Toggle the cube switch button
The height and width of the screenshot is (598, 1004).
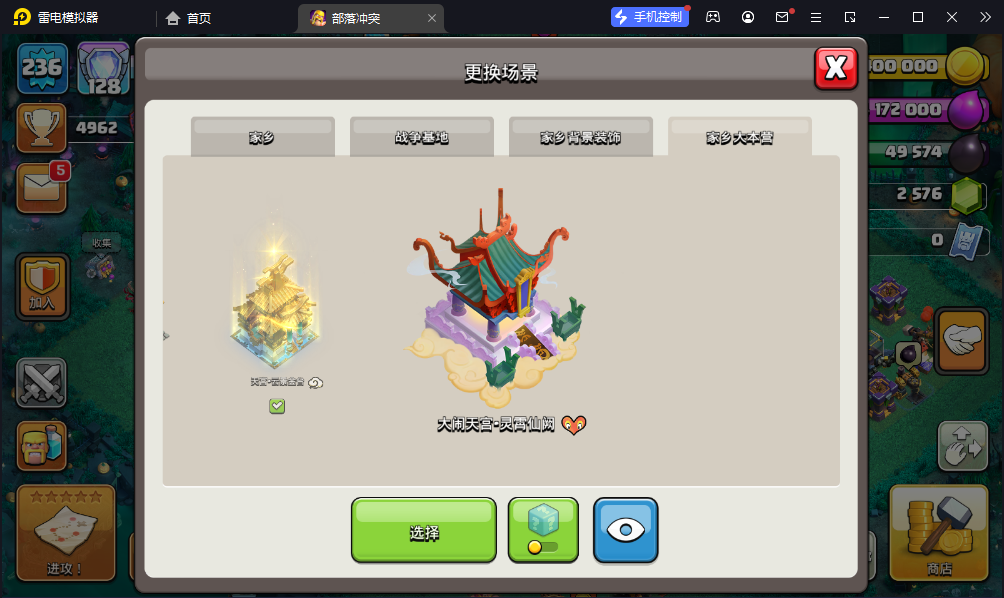pyautogui.click(x=543, y=531)
